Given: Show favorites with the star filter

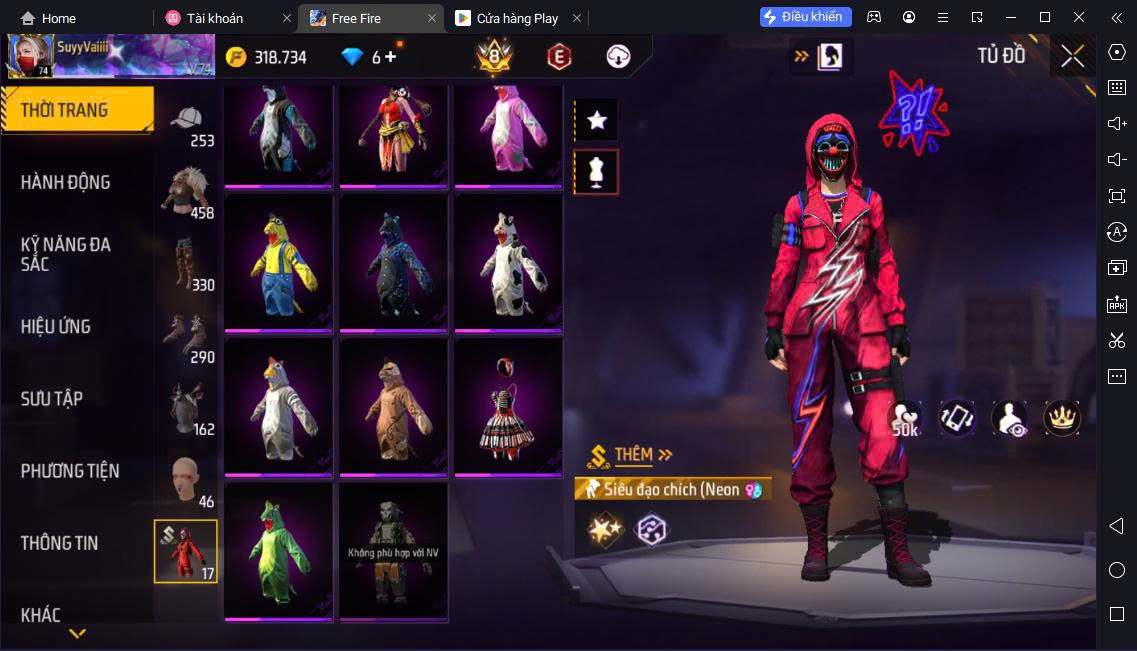Looking at the screenshot, I should [x=597, y=121].
